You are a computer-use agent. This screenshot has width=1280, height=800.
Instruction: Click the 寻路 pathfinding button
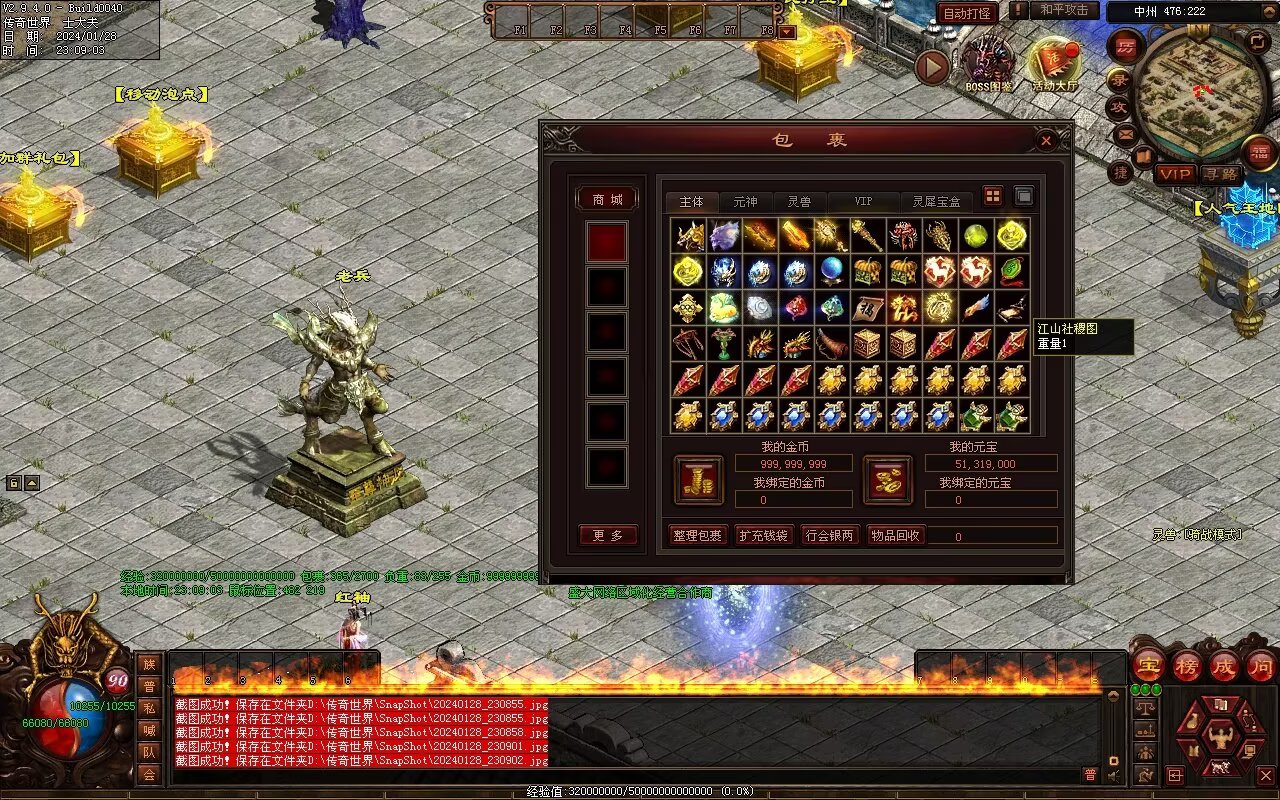[1220, 174]
